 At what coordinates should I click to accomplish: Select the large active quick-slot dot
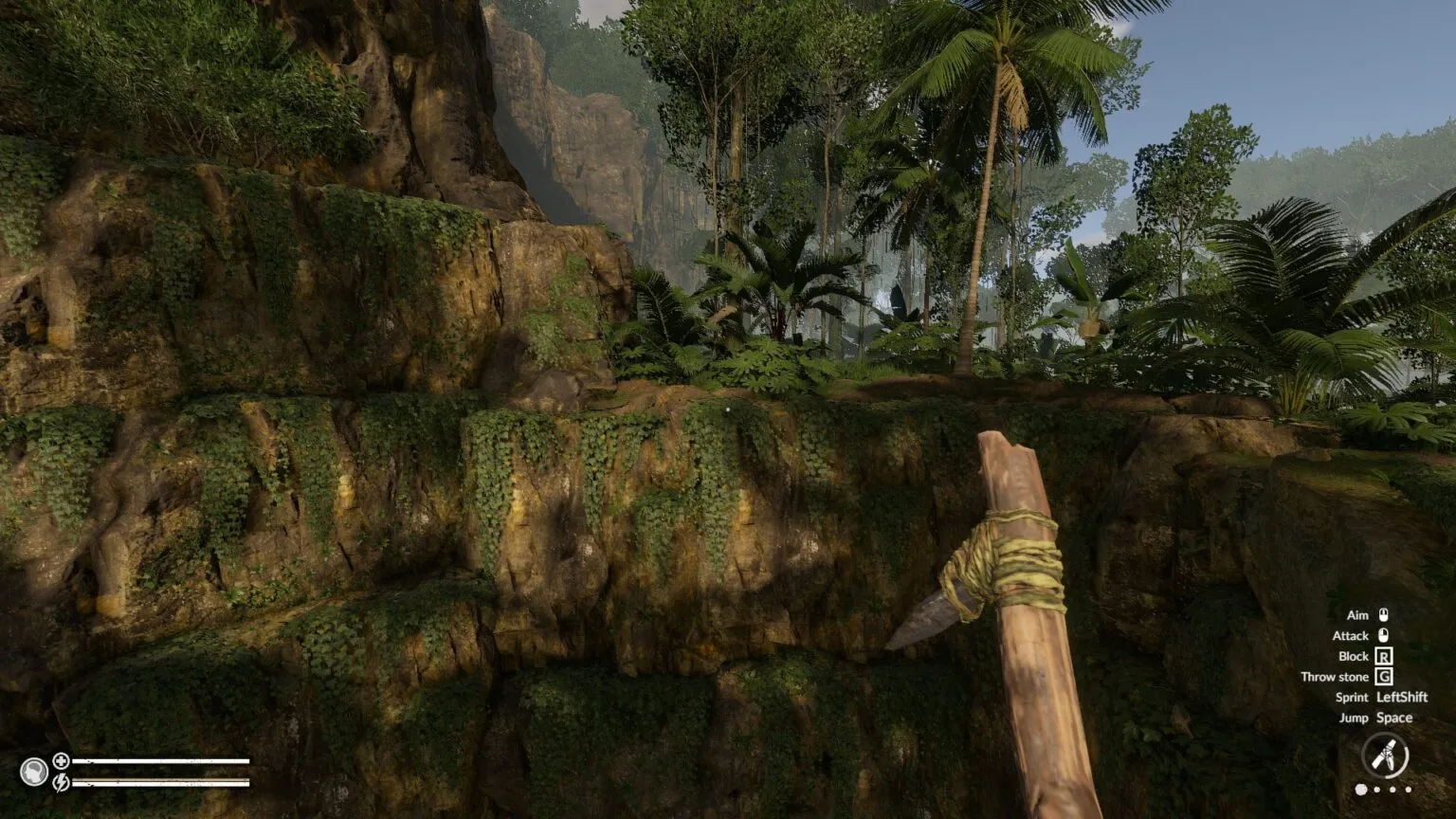click(1361, 789)
